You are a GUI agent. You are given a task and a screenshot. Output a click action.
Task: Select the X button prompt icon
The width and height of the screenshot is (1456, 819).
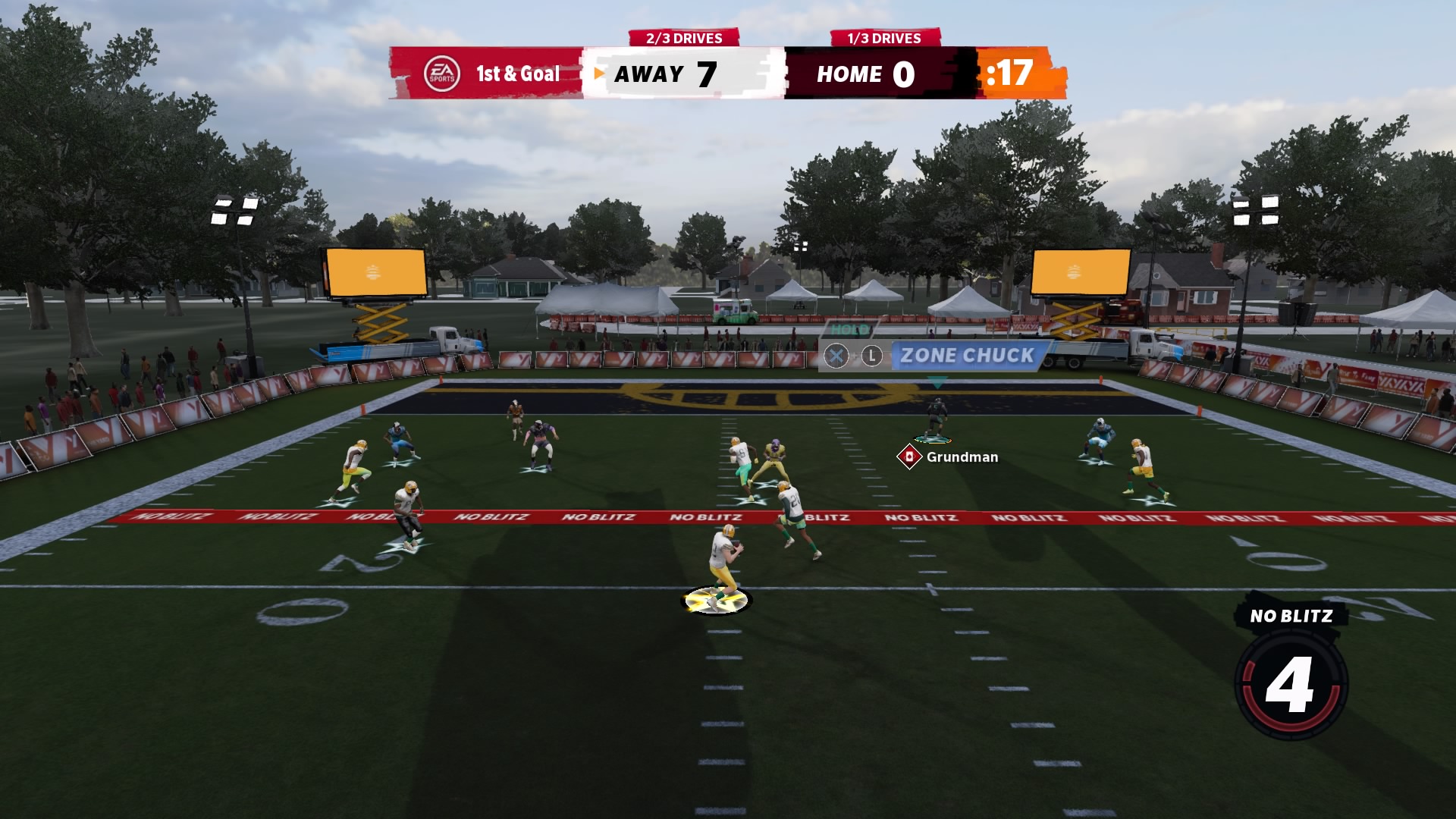[x=838, y=356]
